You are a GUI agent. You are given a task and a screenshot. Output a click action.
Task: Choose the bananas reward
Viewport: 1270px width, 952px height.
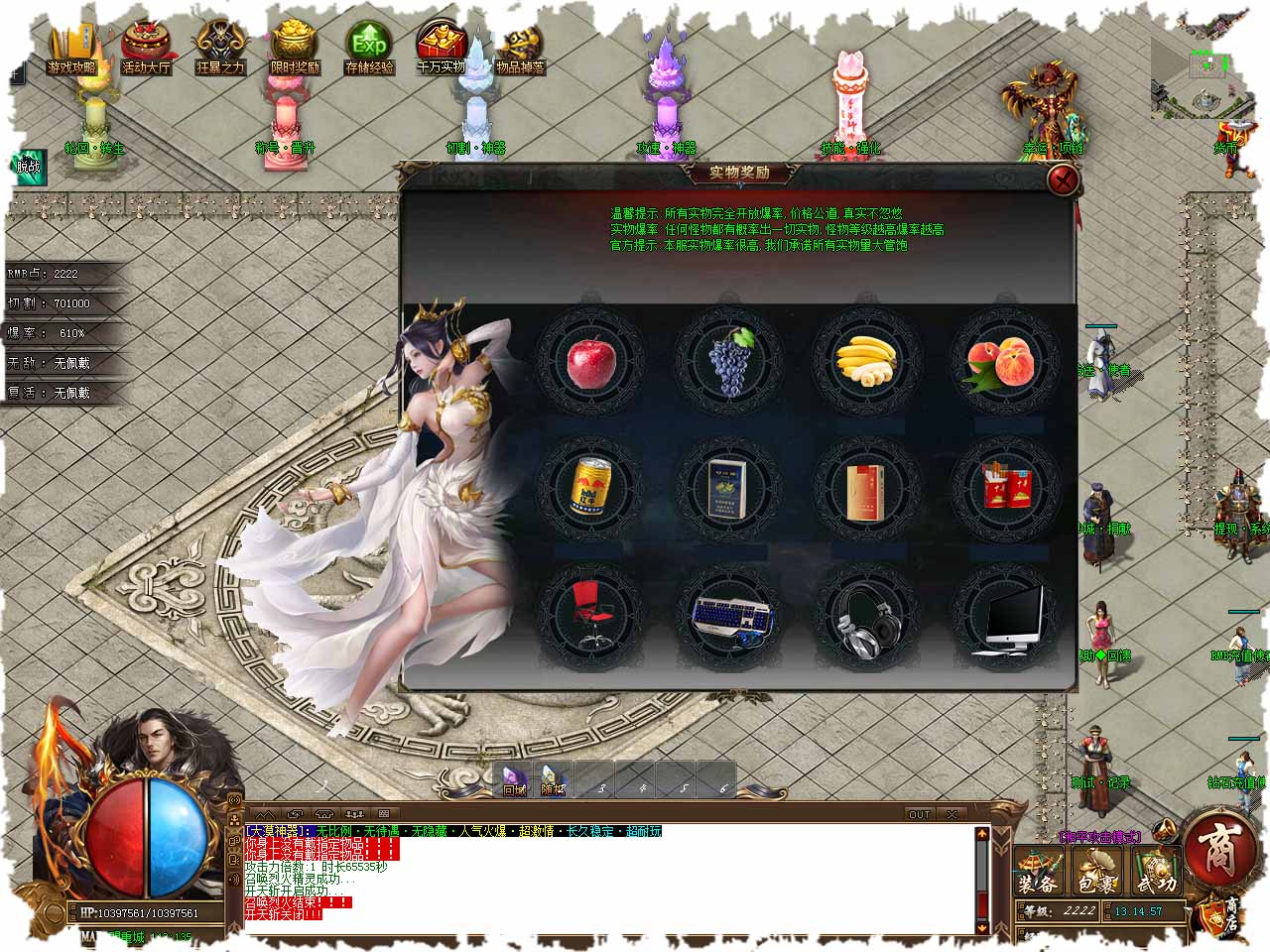[x=866, y=361]
